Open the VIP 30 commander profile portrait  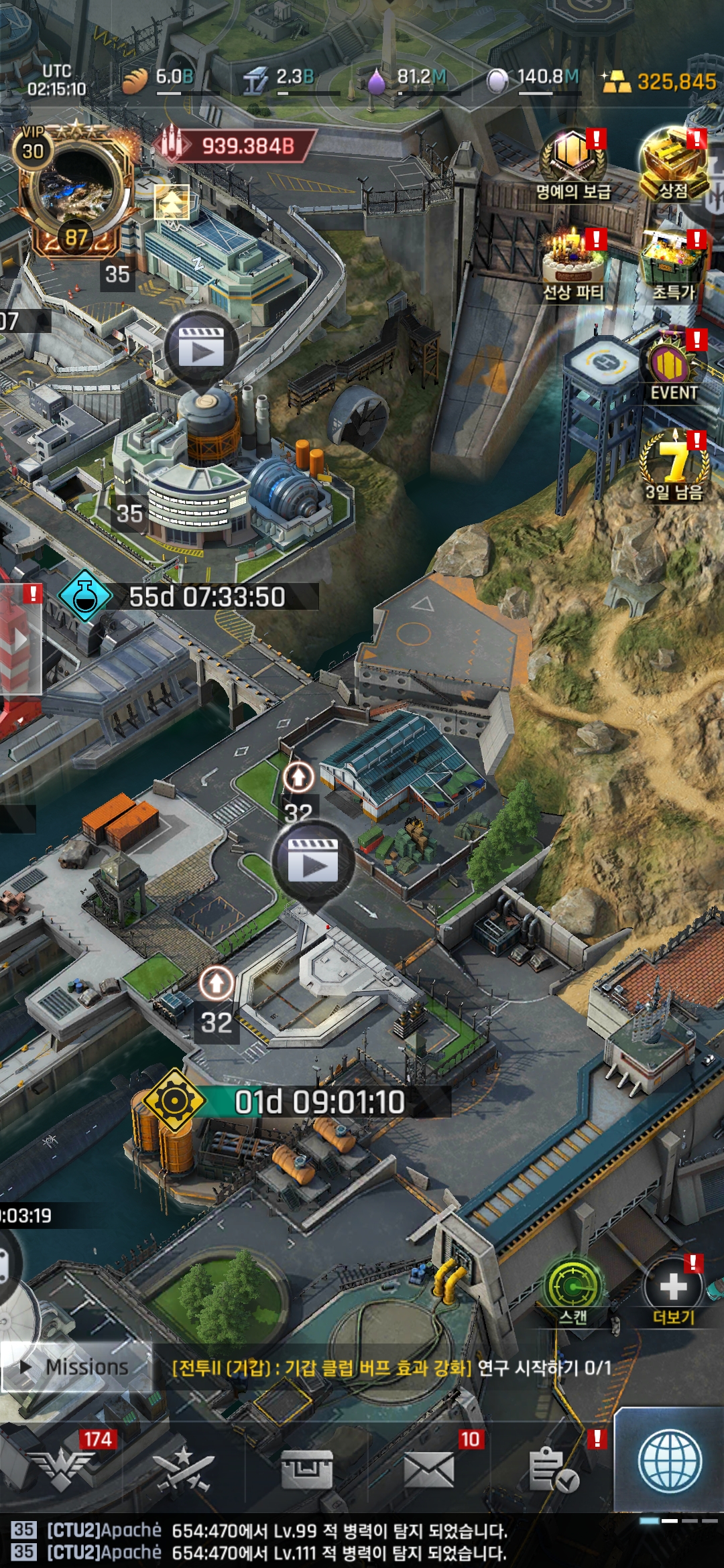(76, 191)
